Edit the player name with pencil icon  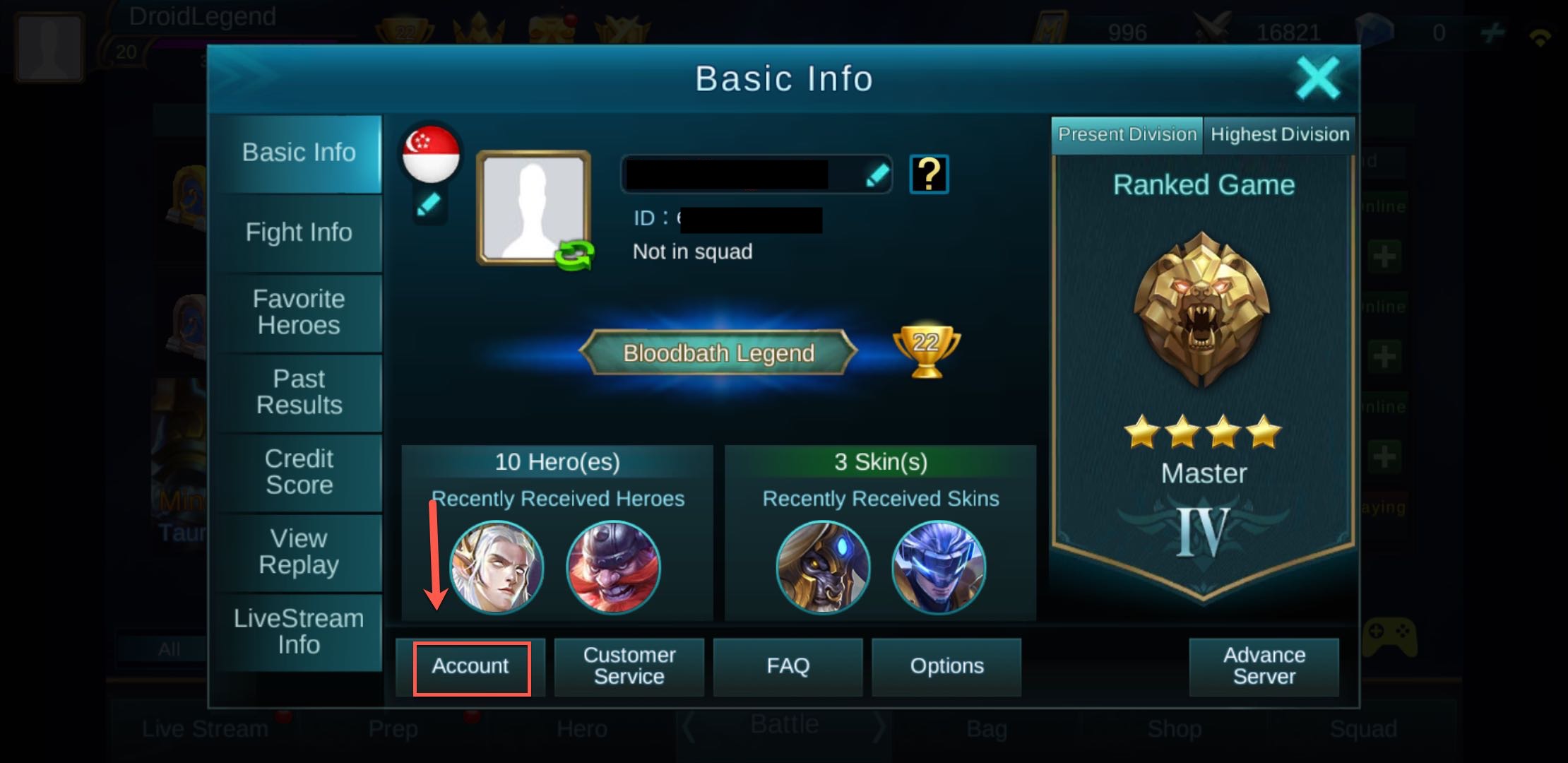[877, 175]
